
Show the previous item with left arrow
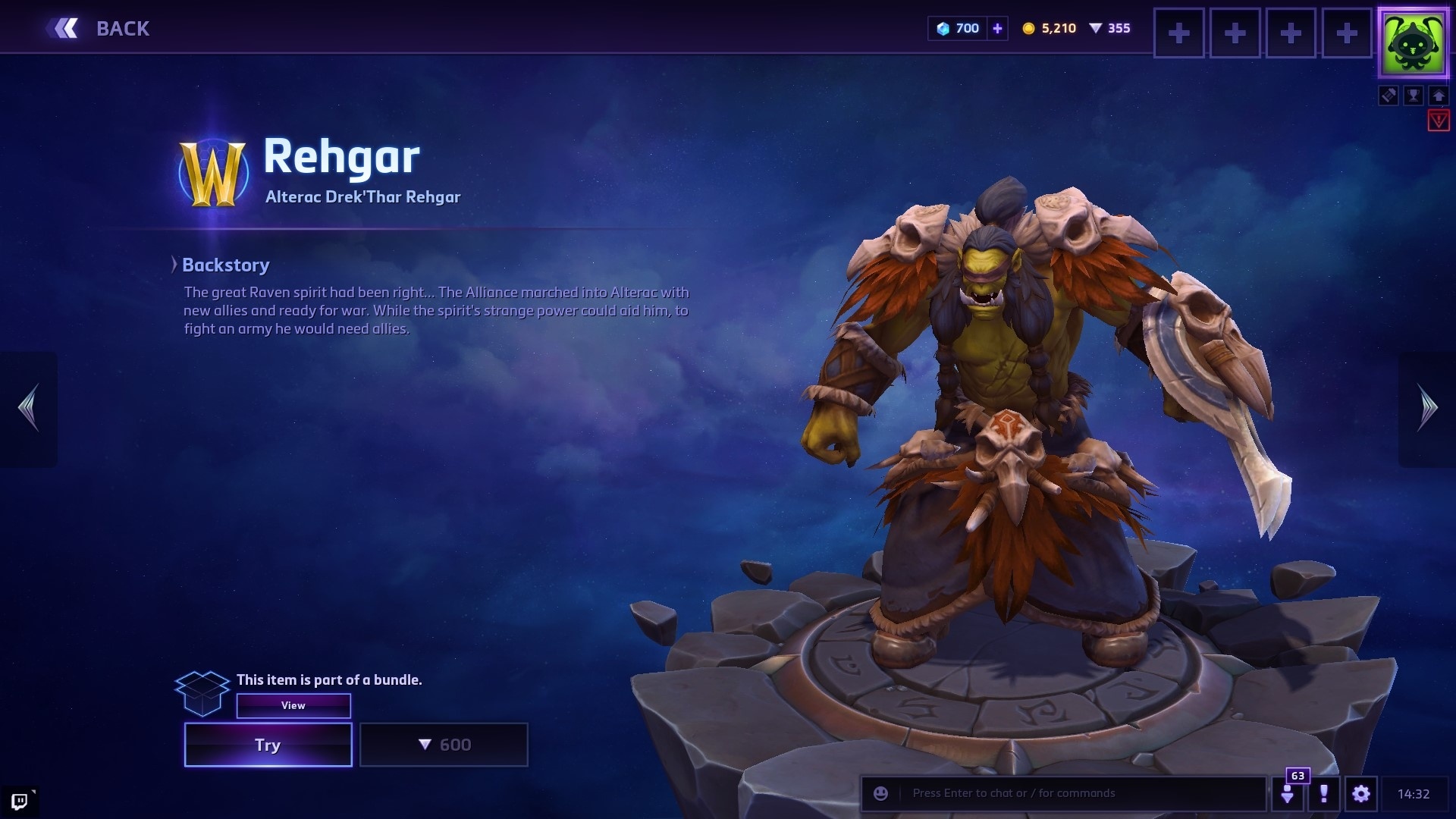(x=29, y=408)
